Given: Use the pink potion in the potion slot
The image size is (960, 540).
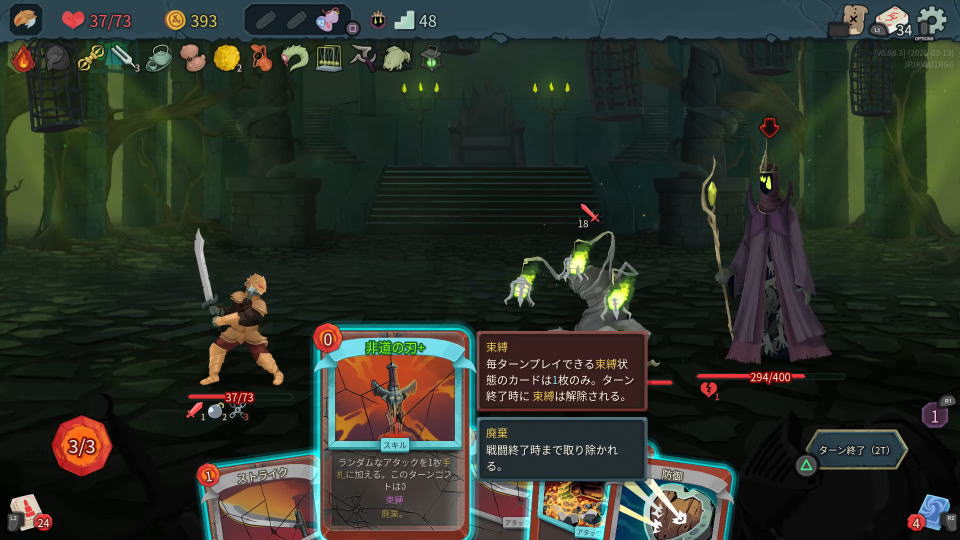Looking at the screenshot, I should click(x=327, y=20).
